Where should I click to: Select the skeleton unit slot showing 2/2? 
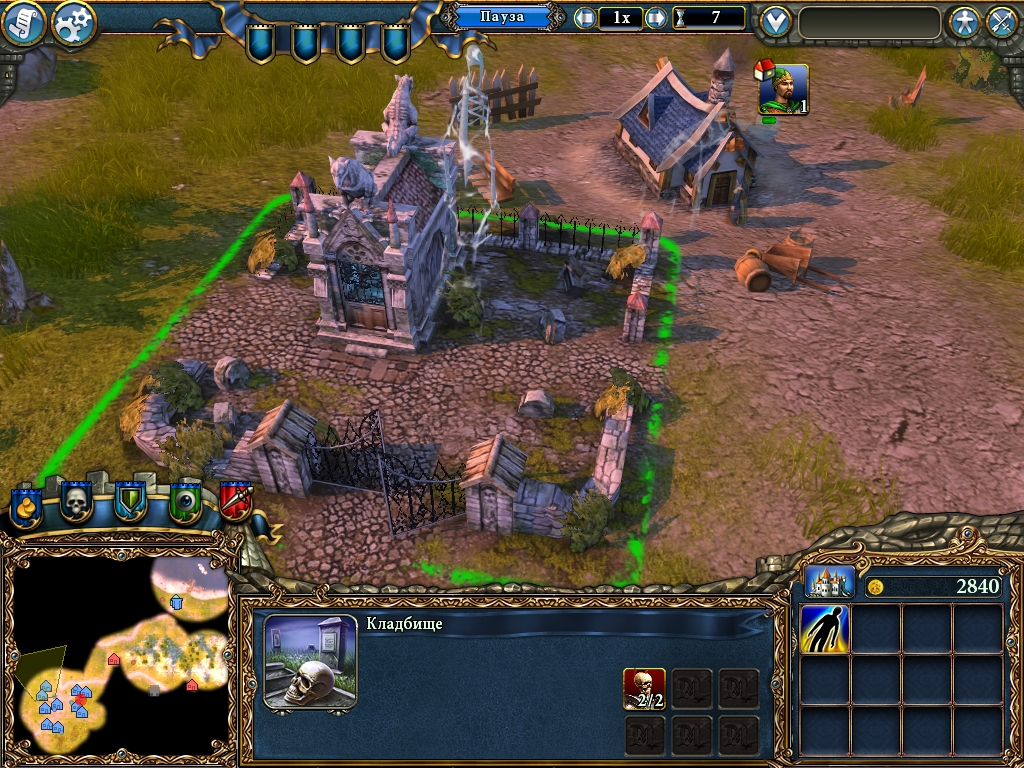pyautogui.click(x=644, y=688)
